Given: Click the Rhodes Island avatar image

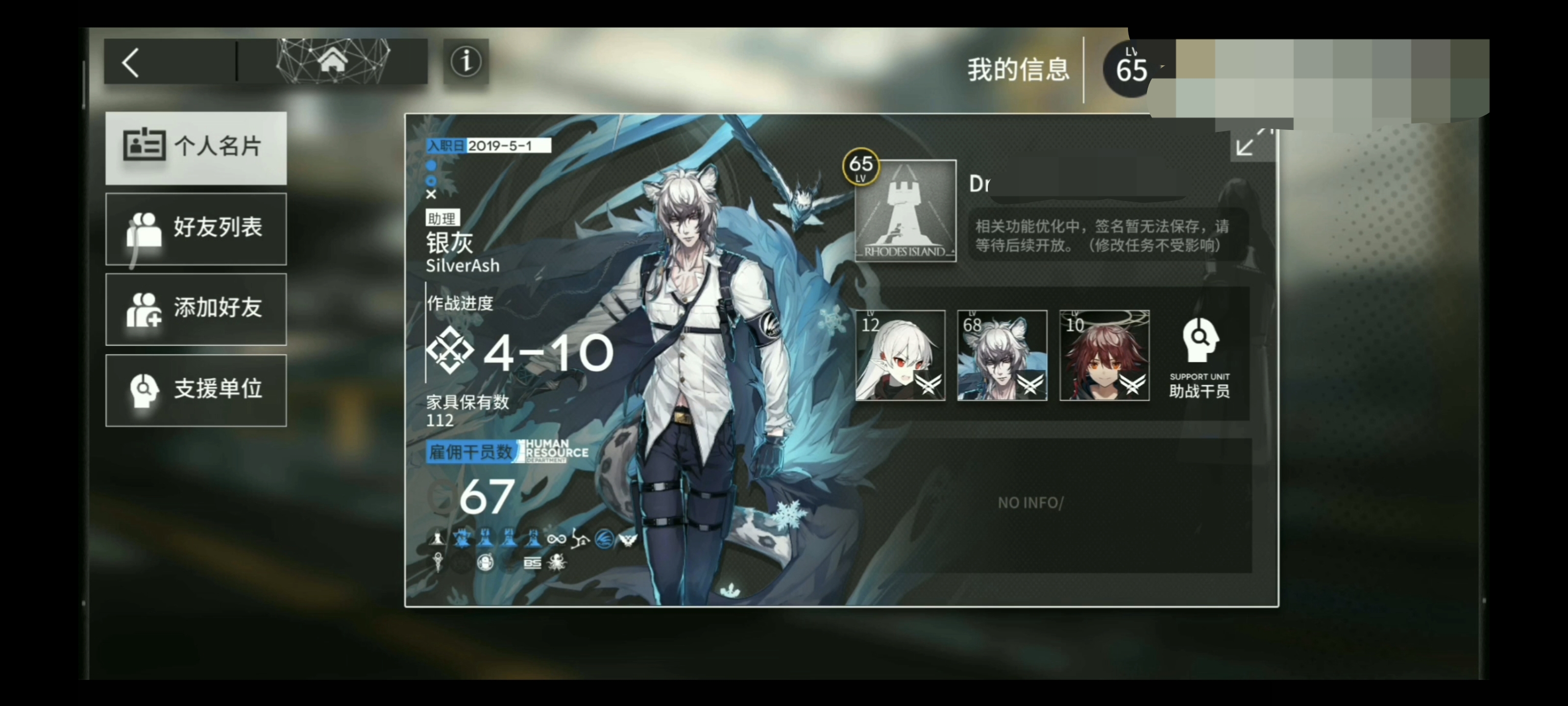Looking at the screenshot, I should point(905,211).
